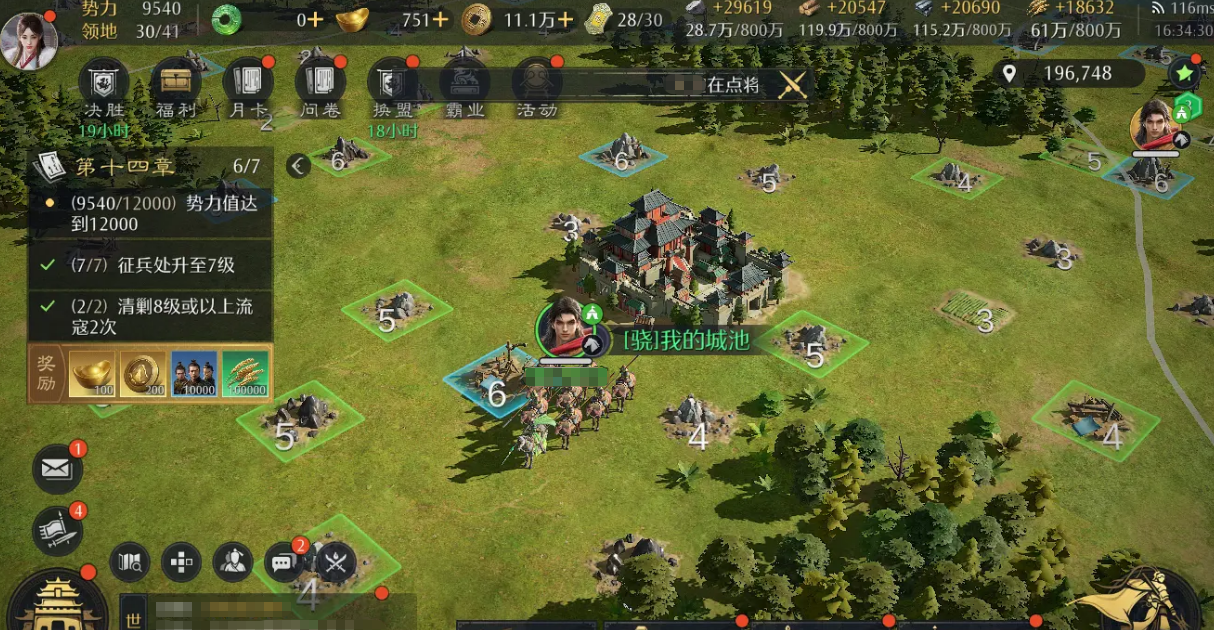
Task: Open the mail envelope icon
Action: point(57,467)
